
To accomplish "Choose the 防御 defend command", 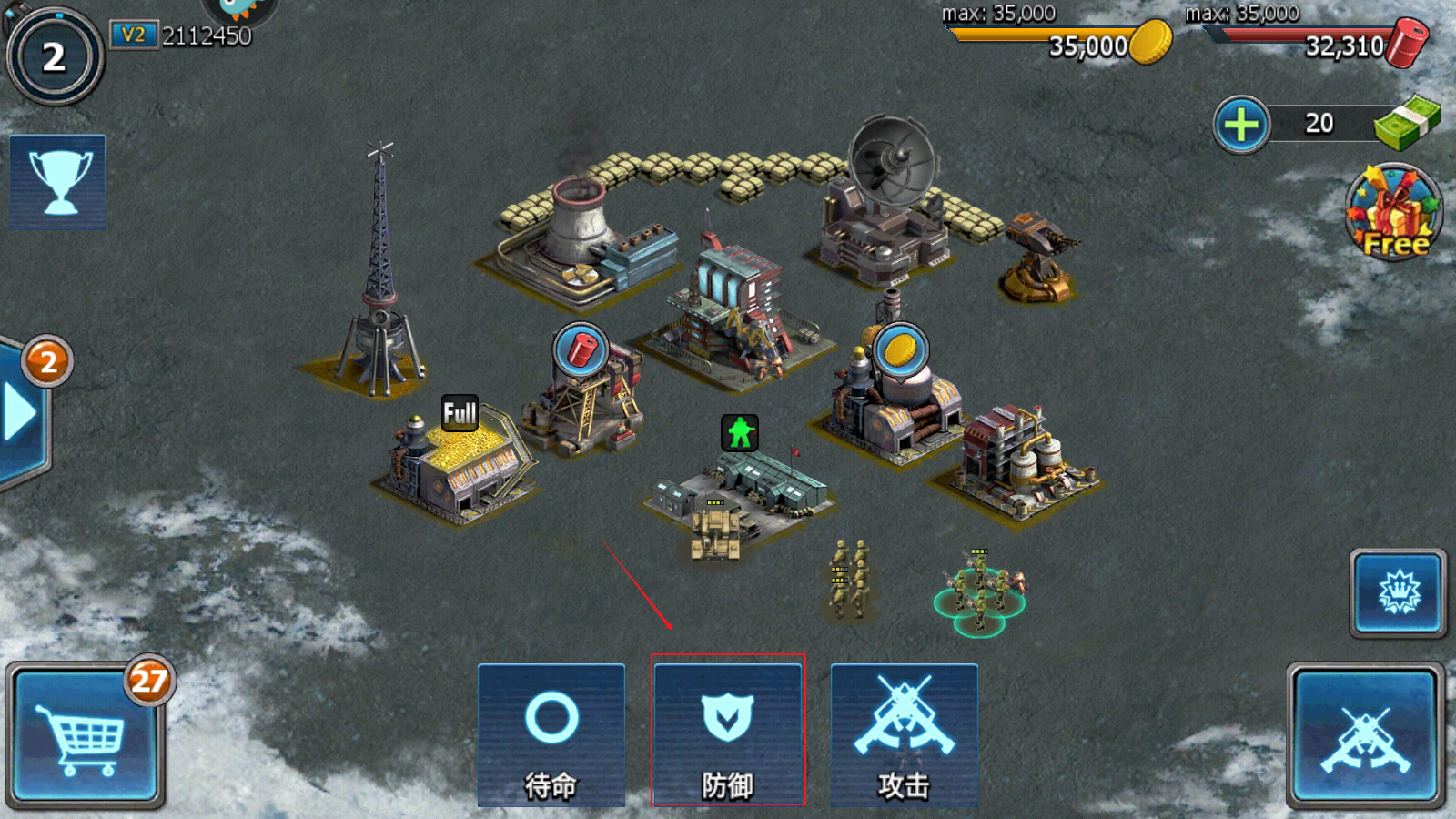I will tap(728, 735).
